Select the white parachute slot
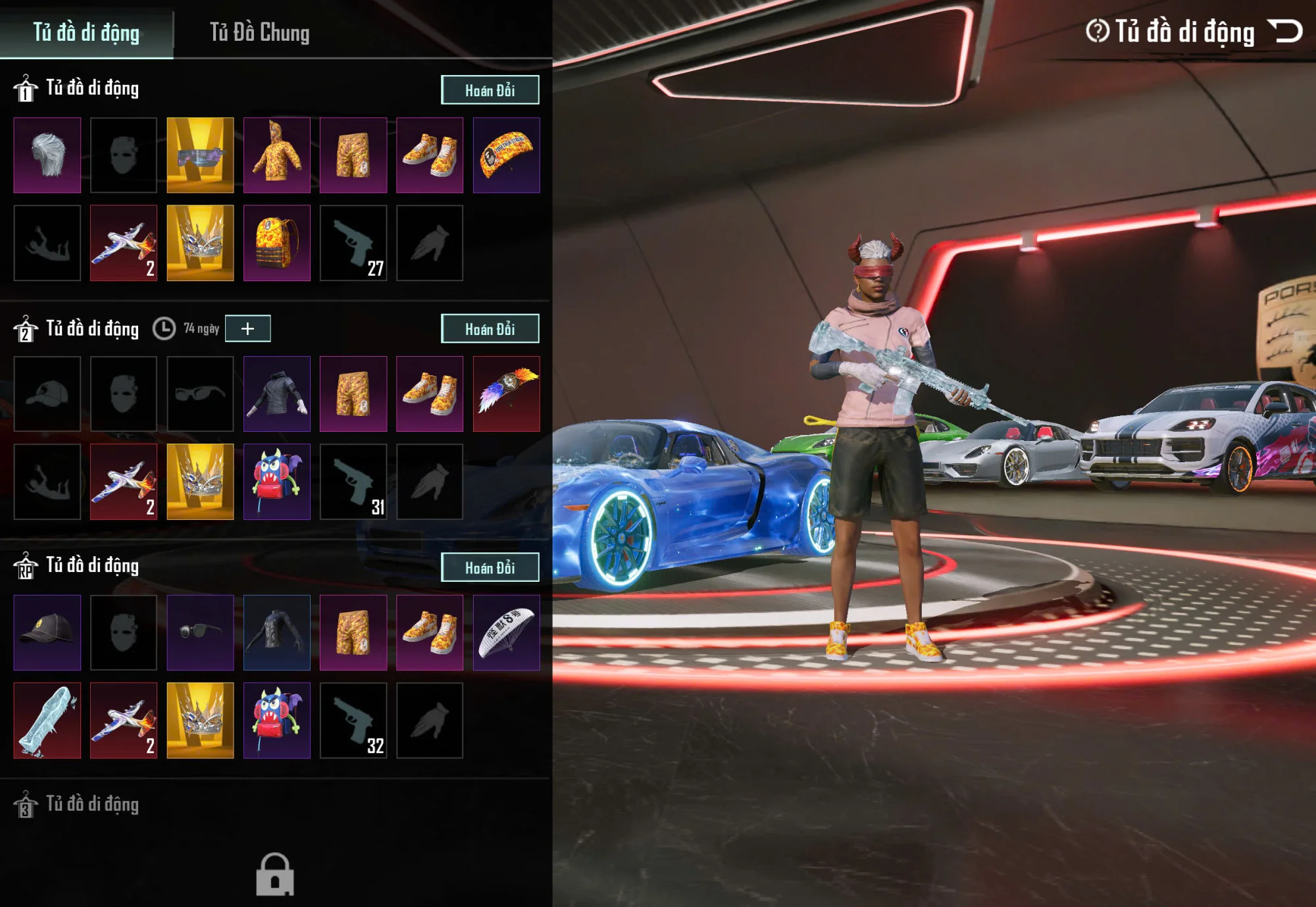 pyautogui.click(x=506, y=633)
